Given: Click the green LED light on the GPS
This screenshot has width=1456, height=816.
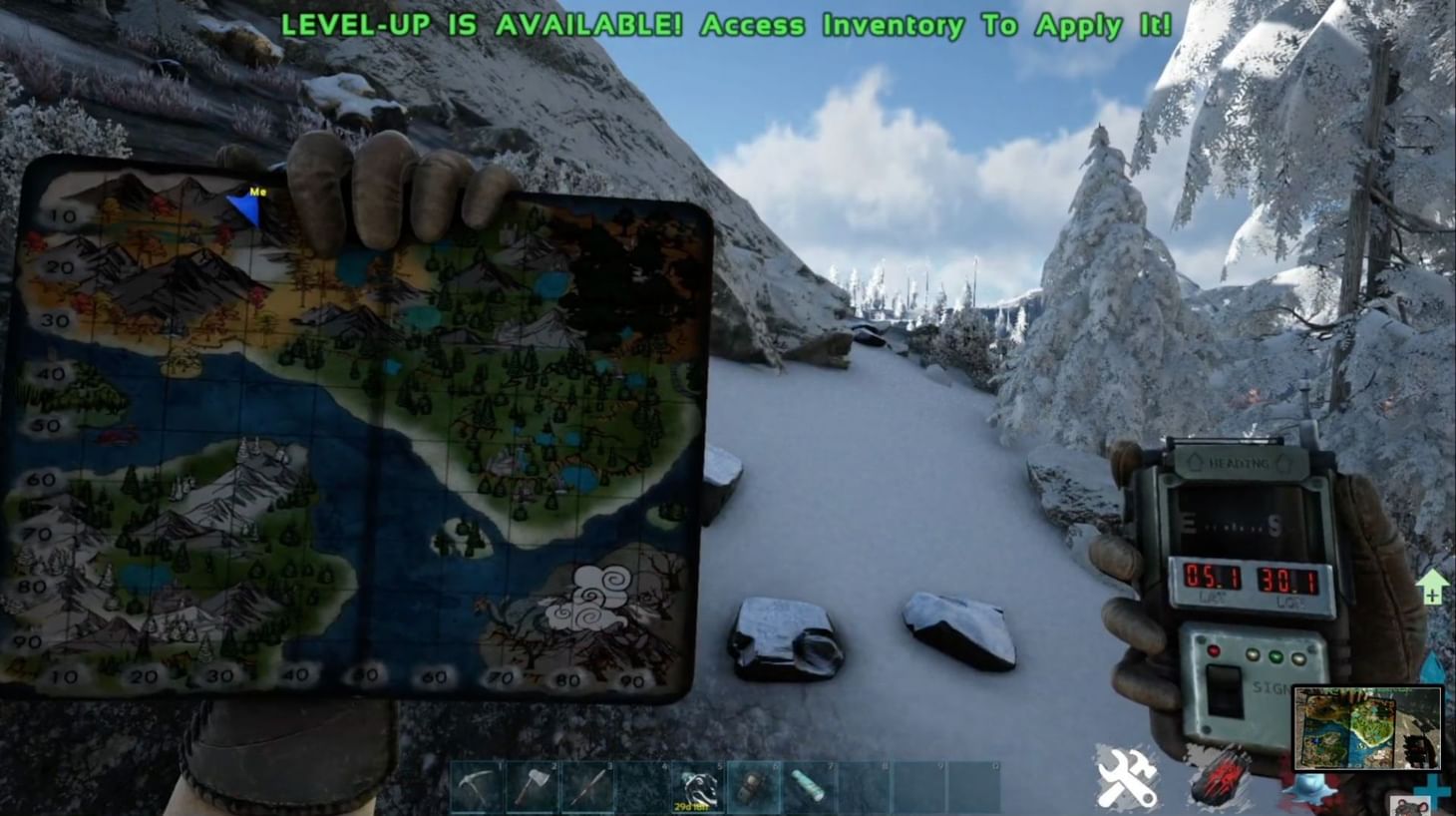Looking at the screenshot, I should click(1276, 657).
